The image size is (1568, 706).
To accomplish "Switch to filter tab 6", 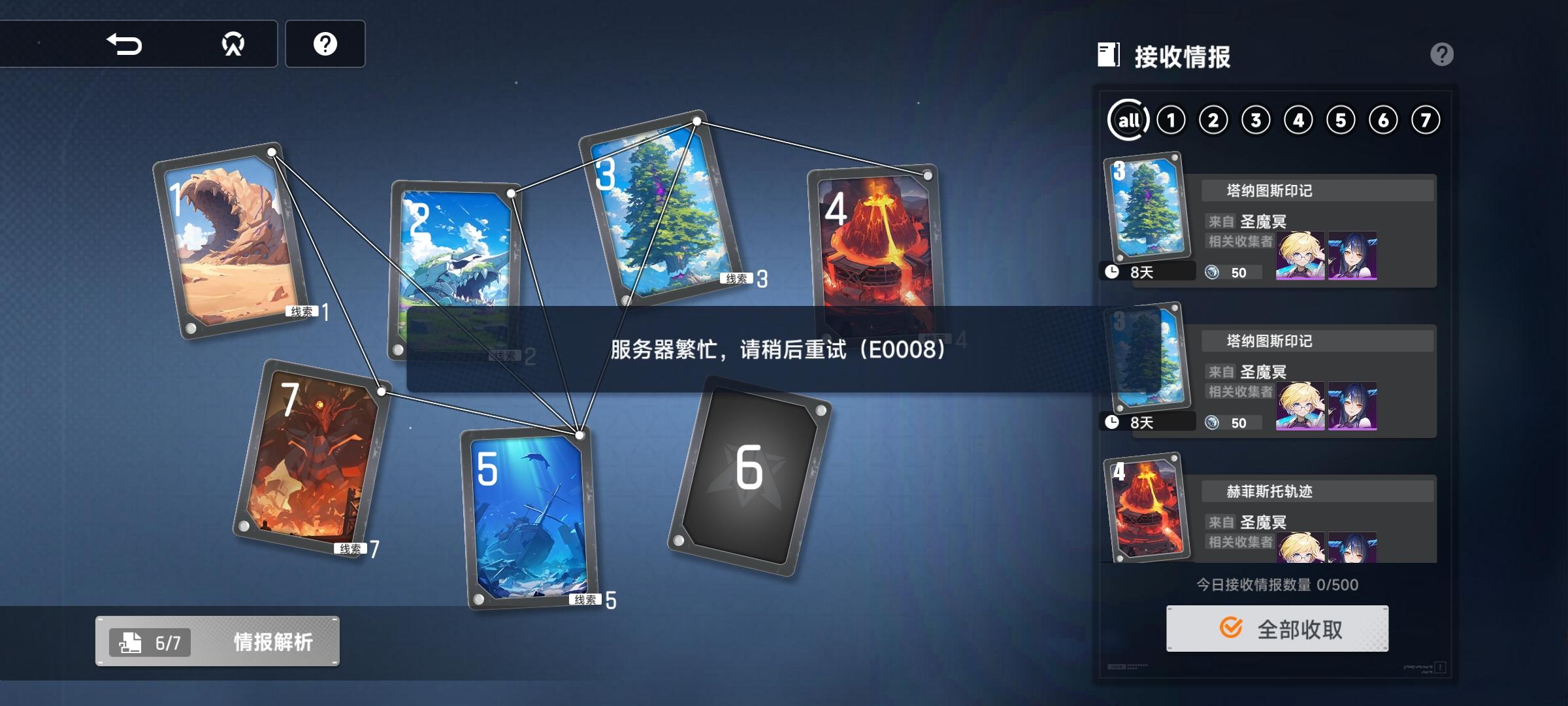I will (x=1384, y=118).
